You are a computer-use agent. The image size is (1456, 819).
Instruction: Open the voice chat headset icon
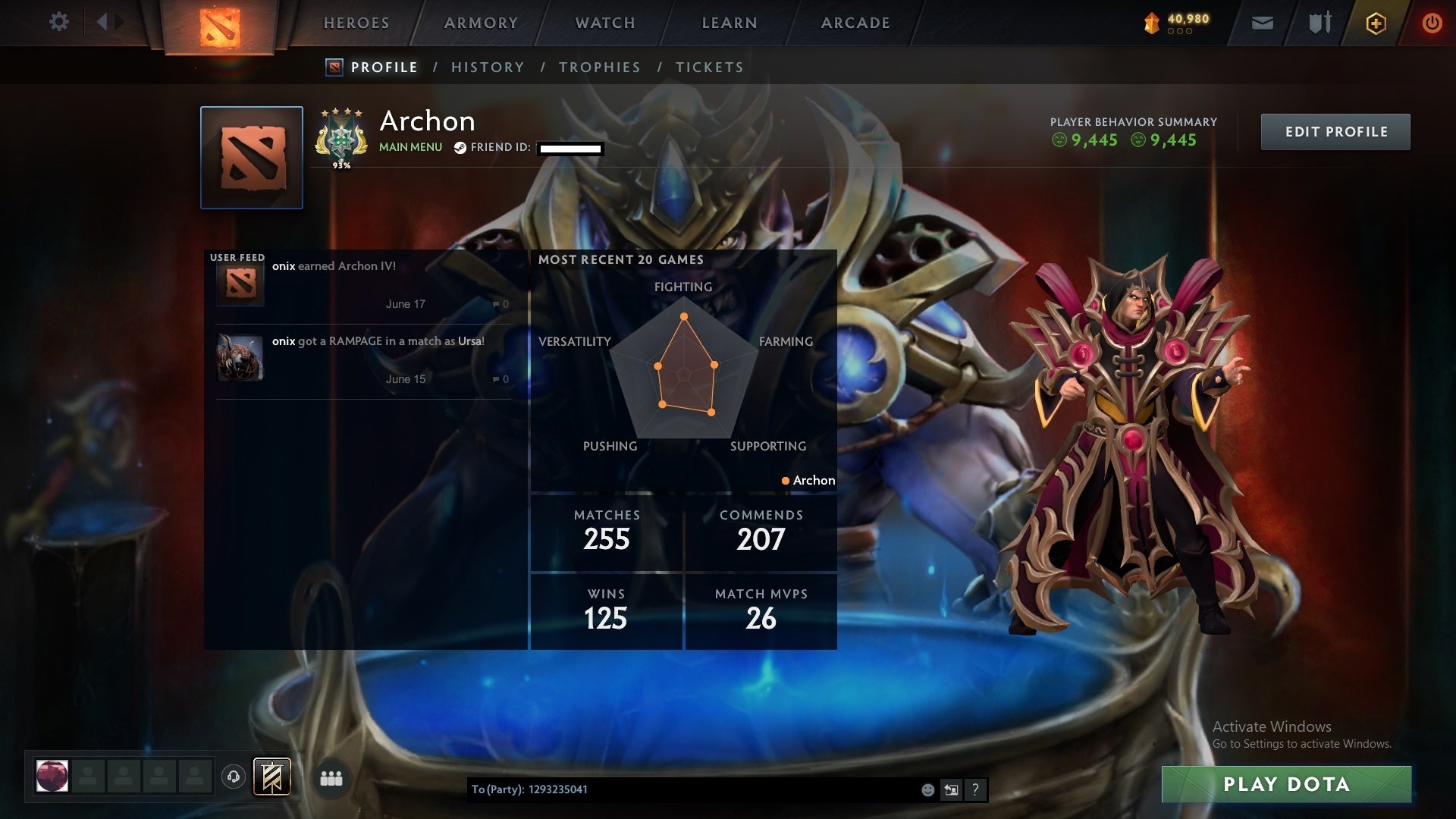[x=235, y=777]
